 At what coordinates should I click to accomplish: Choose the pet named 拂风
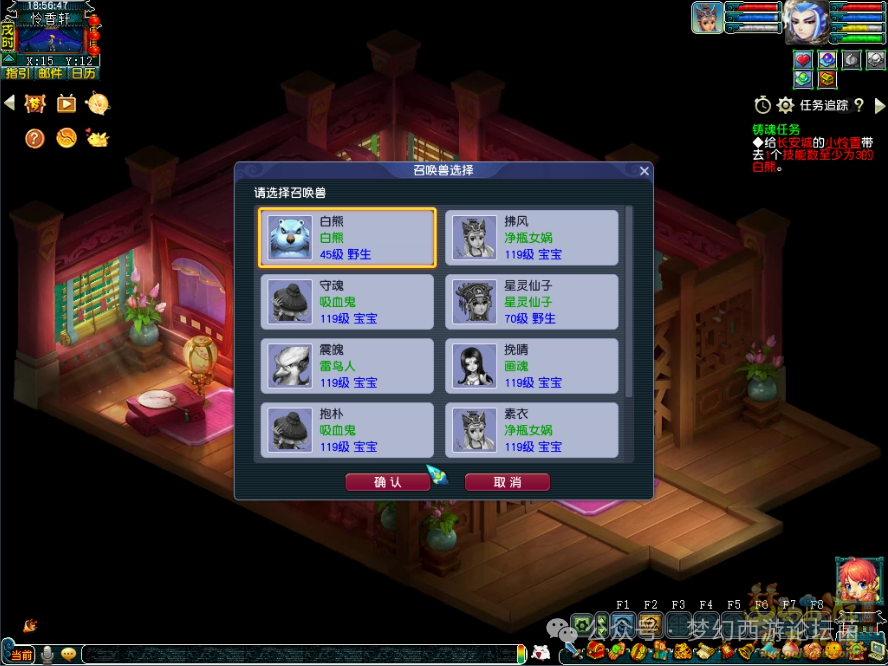tap(531, 238)
